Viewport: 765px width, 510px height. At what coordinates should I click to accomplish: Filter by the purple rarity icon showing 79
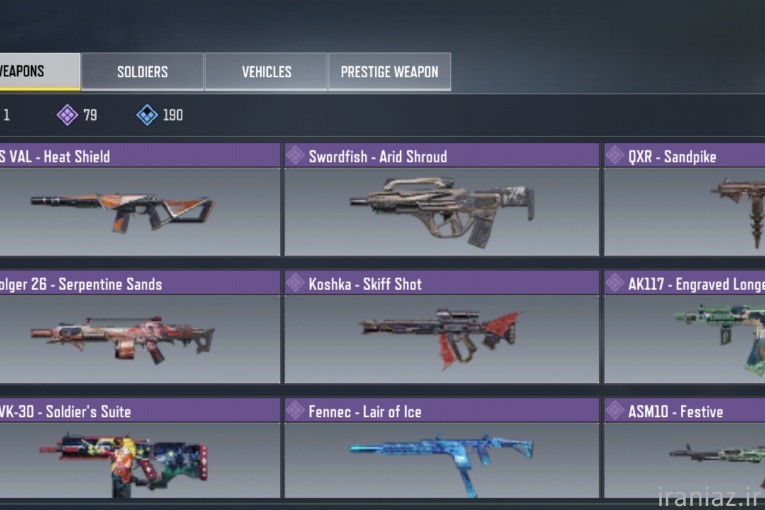[67, 115]
